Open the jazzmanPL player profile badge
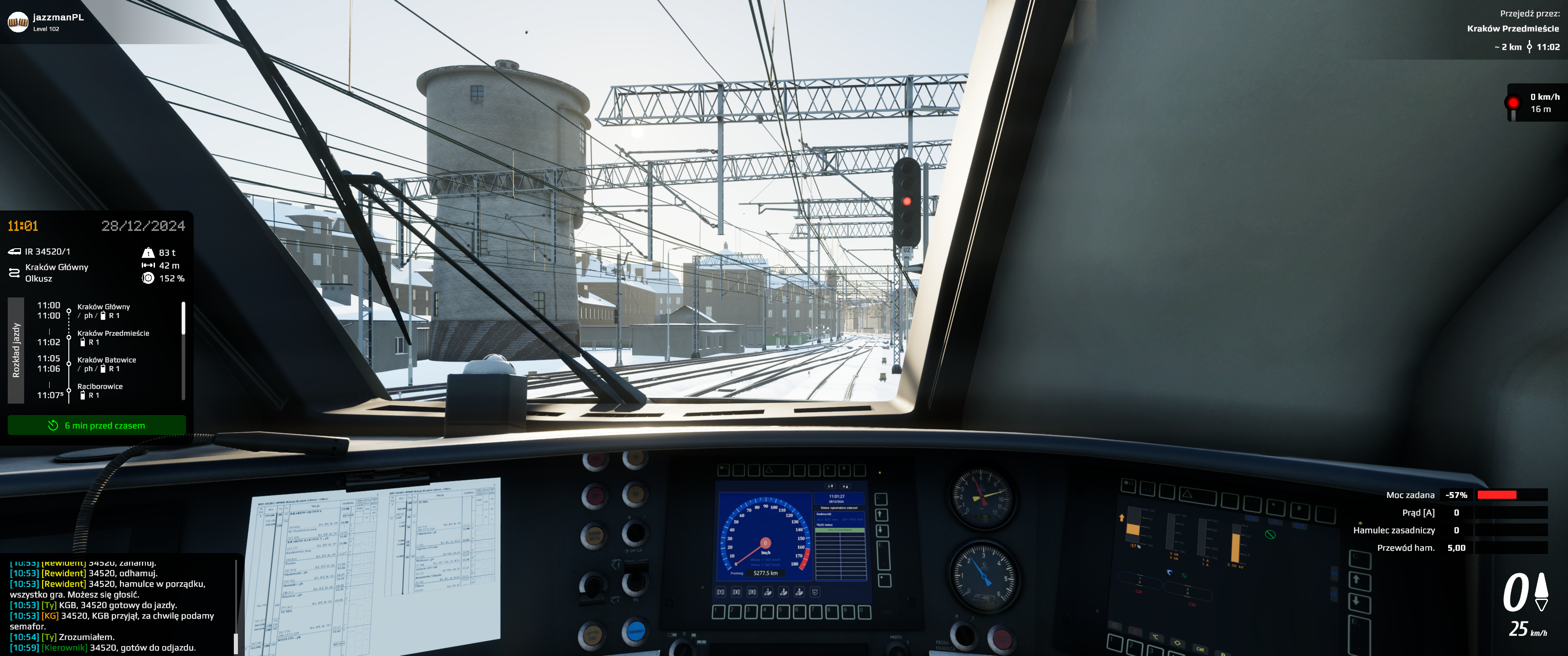This screenshot has width=1568, height=656. pos(46,22)
